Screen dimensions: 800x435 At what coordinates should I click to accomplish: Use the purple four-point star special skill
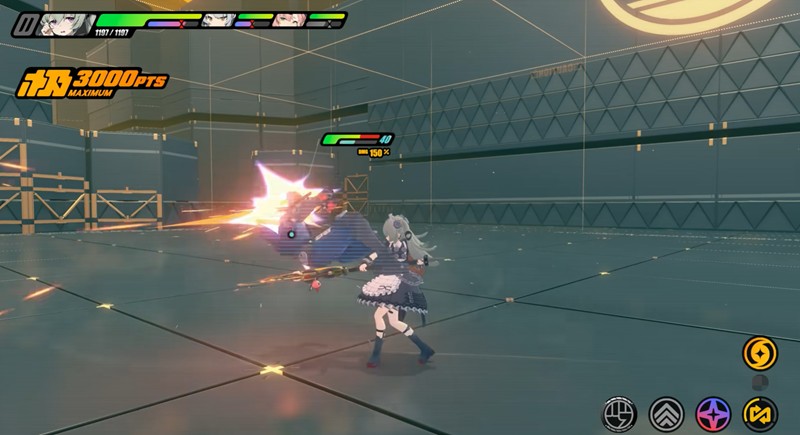712,412
